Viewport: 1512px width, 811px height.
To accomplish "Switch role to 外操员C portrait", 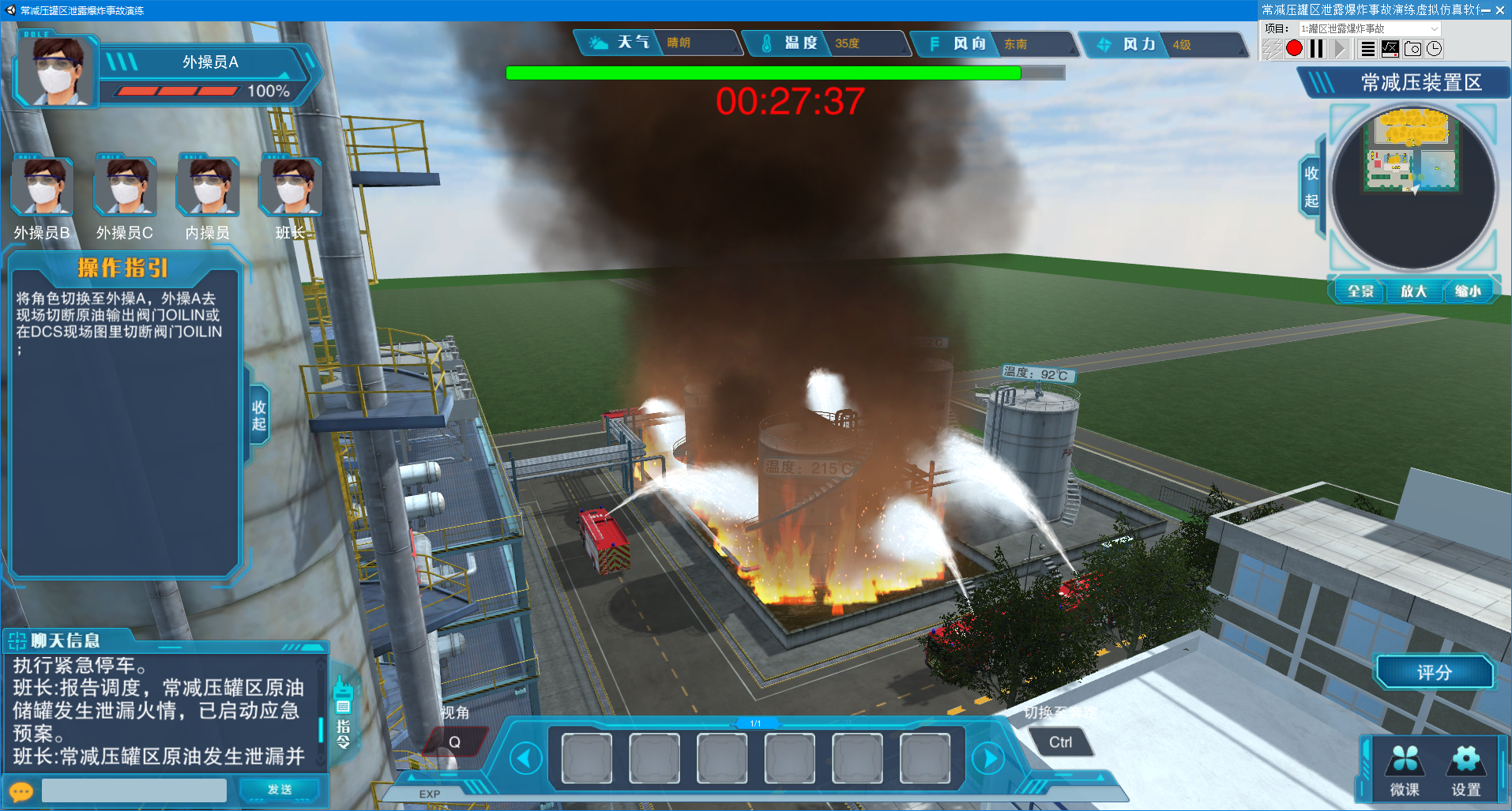I will (x=125, y=188).
